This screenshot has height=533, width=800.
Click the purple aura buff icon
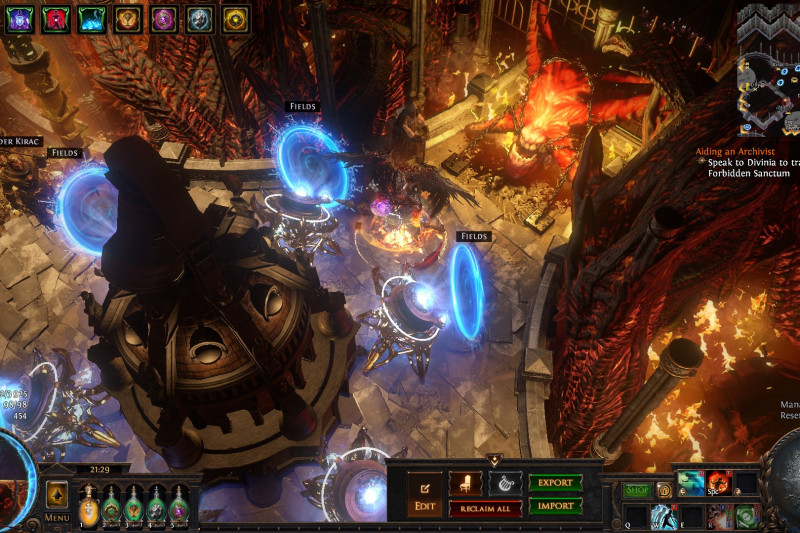19,18
